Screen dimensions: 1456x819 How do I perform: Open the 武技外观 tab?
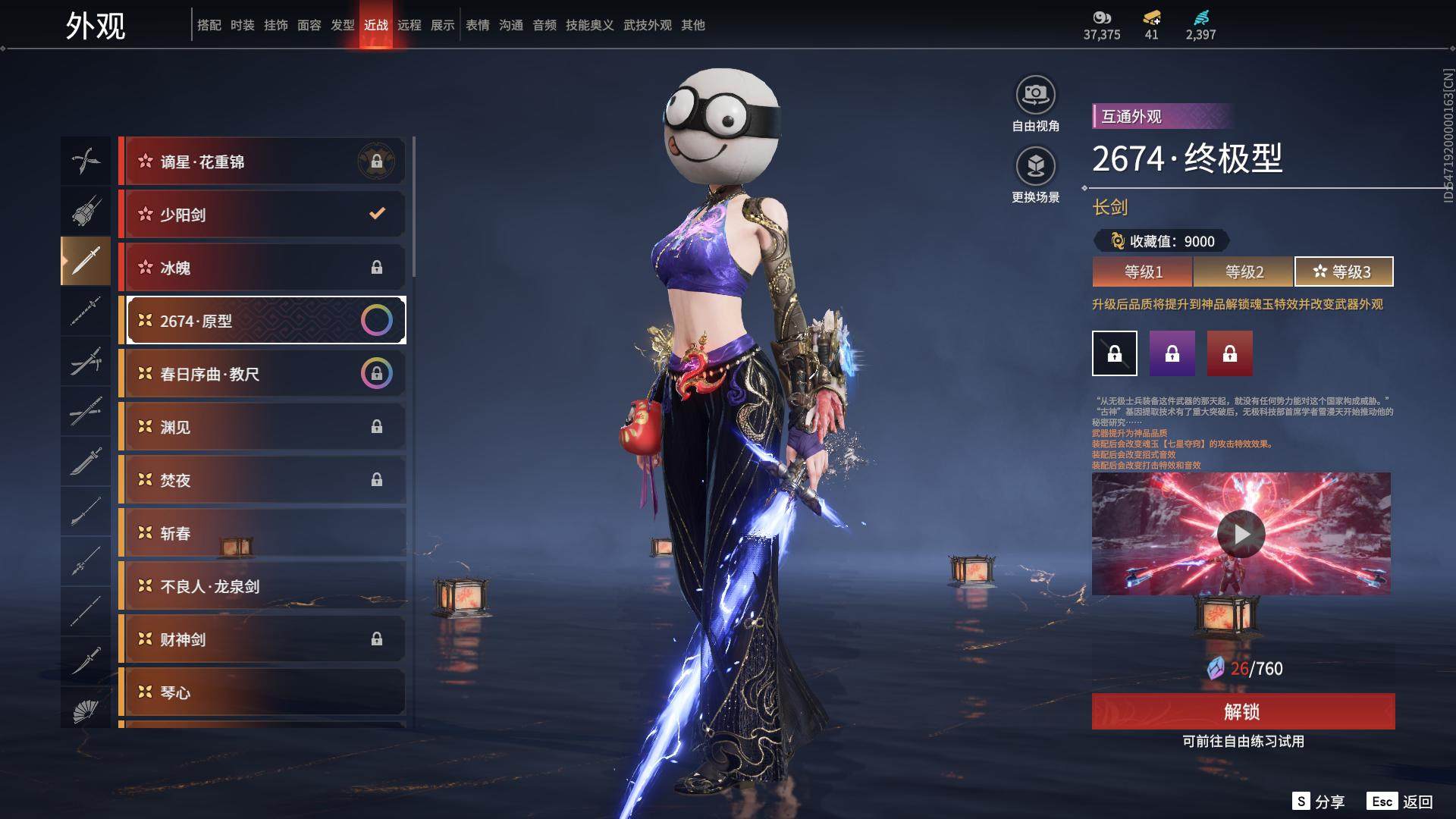pos(648,25)
